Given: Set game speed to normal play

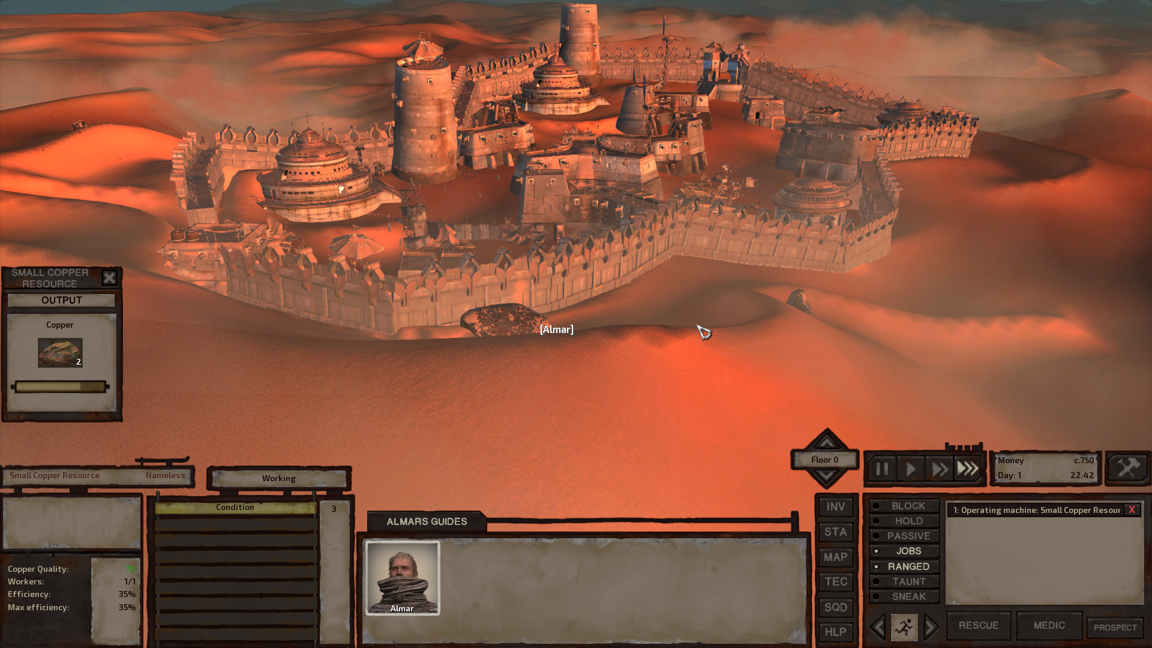Looking at the screenshot, I should (910, 468).
